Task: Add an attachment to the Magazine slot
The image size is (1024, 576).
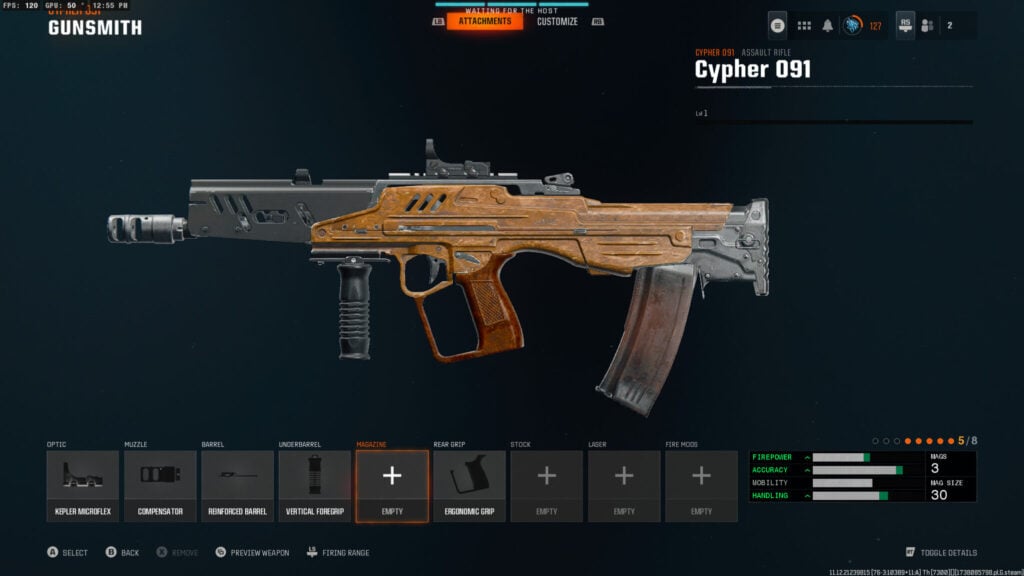Action: 392,486
